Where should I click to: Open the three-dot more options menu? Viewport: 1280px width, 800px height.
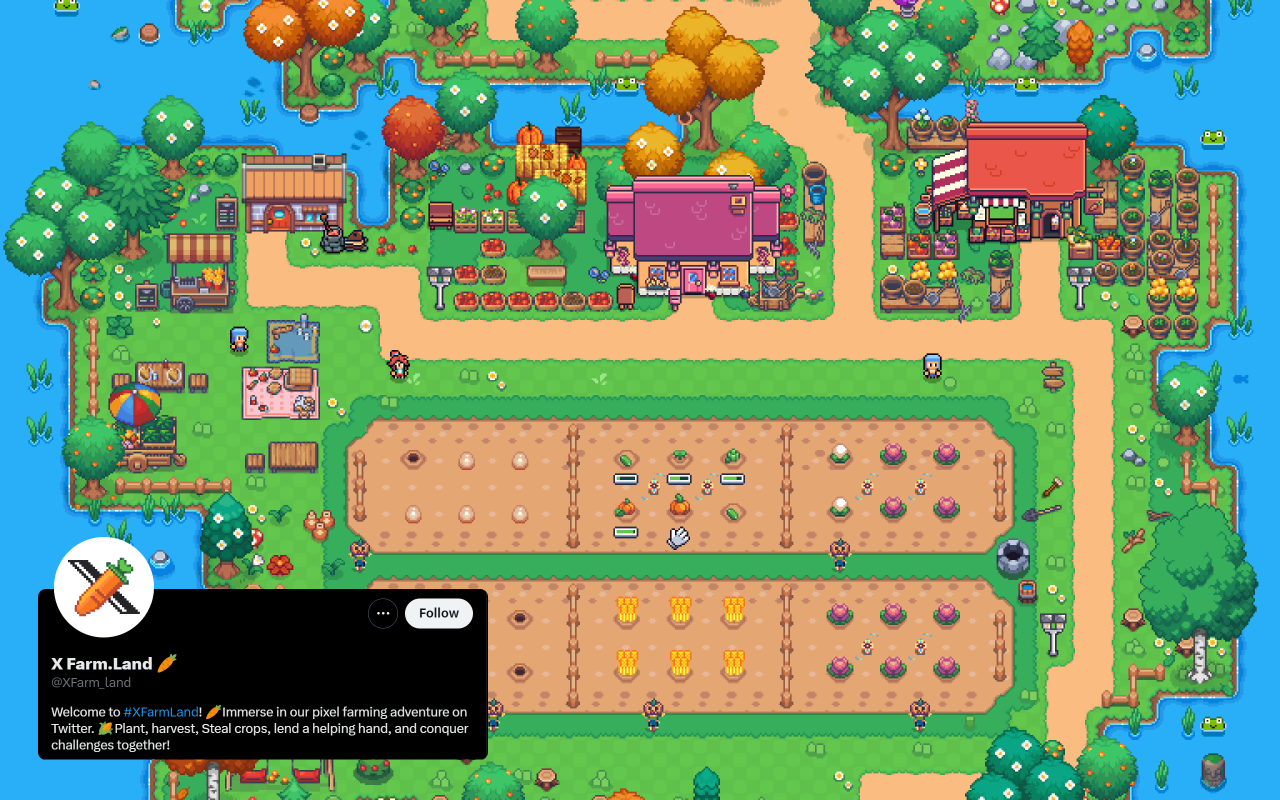pyautogui.click(x=383, y=613)
